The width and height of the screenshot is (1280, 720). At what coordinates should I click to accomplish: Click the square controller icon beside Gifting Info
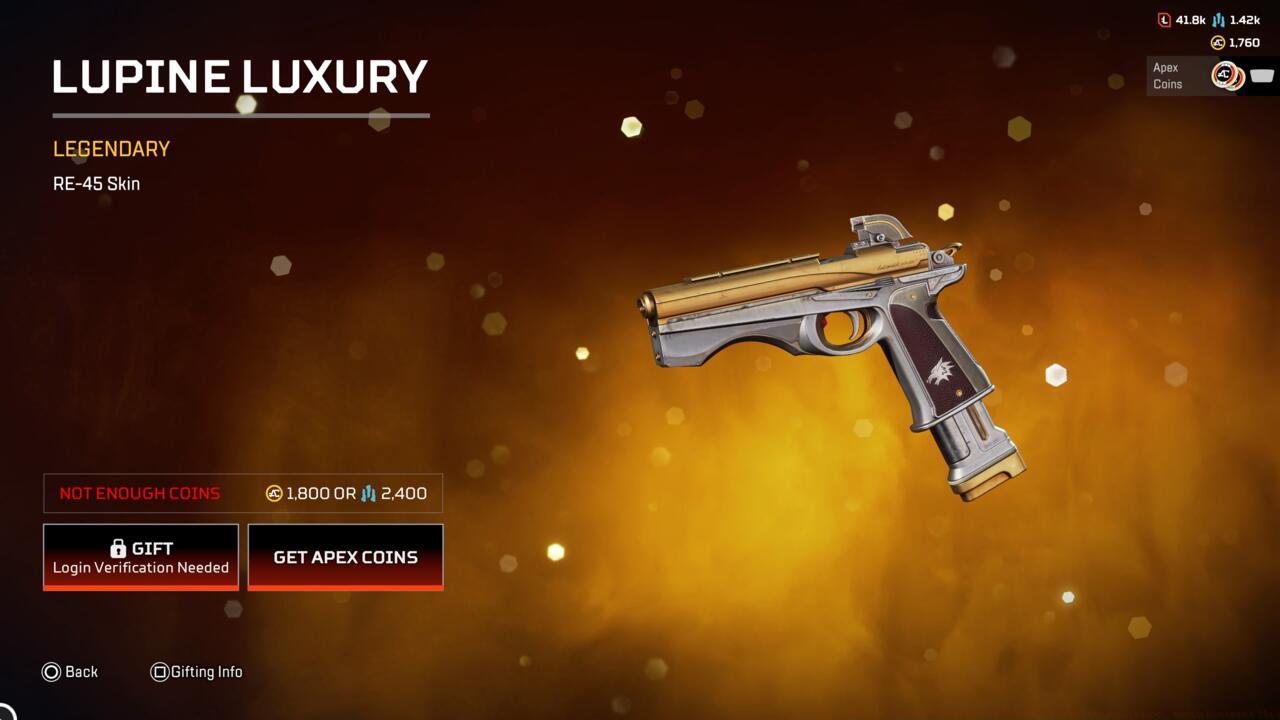(x=158, y=672)
